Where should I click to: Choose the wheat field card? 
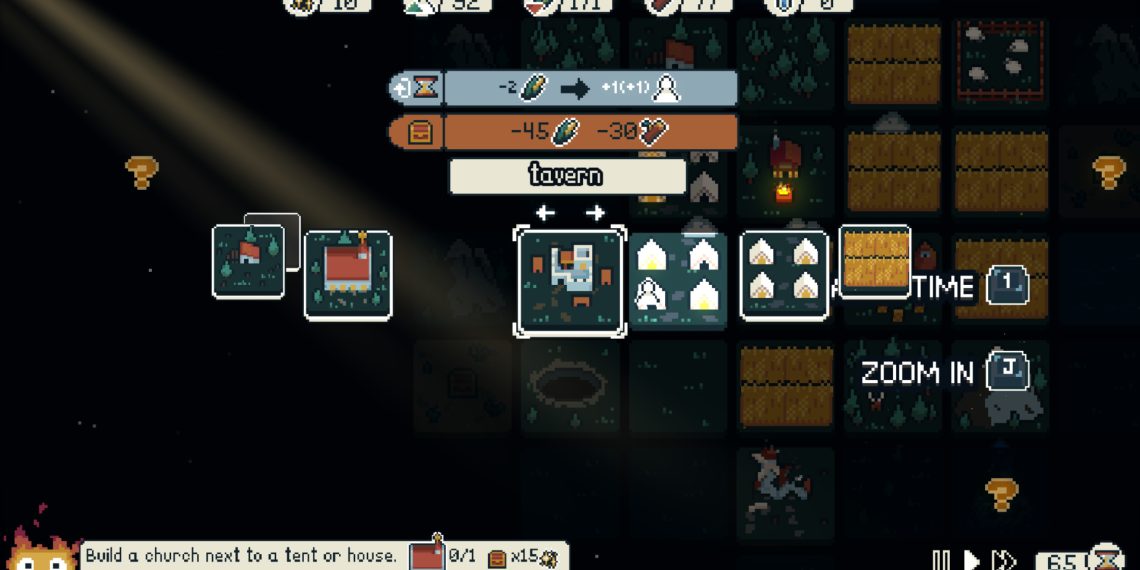click(x=874, y=261)
